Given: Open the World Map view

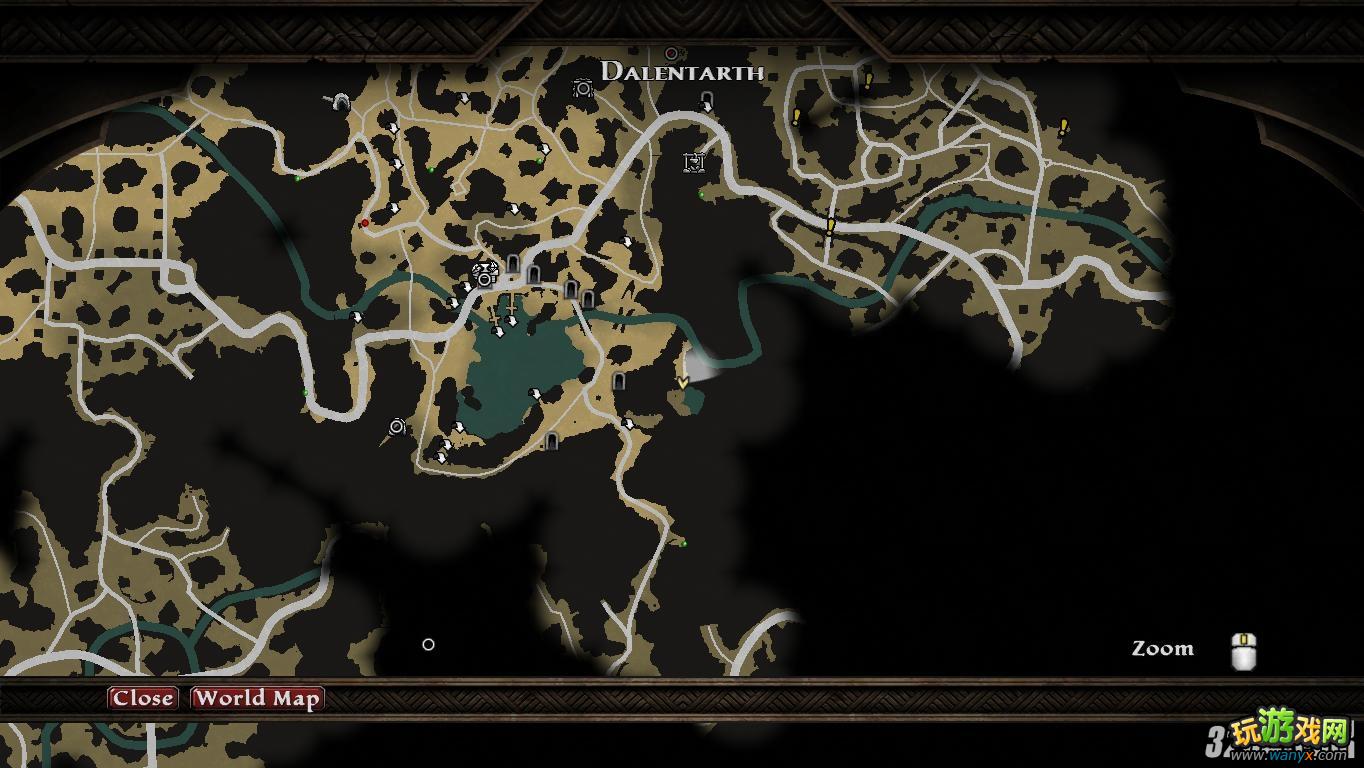Looking at the screenshot, I should (x=257, y=698).
